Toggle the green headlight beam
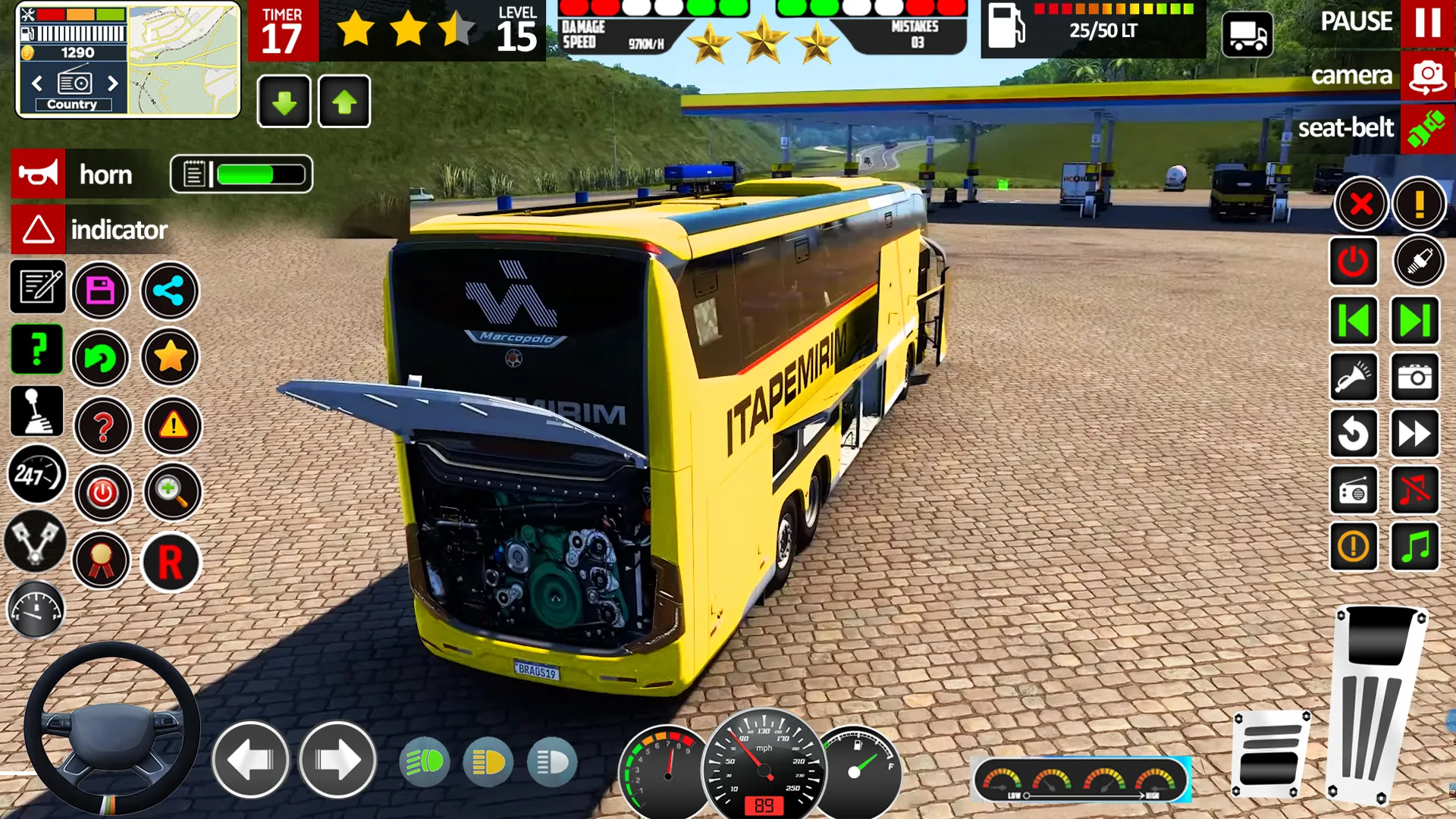Image resolution: width=1456 pixels, height=819 pixels. click(424, 761)
